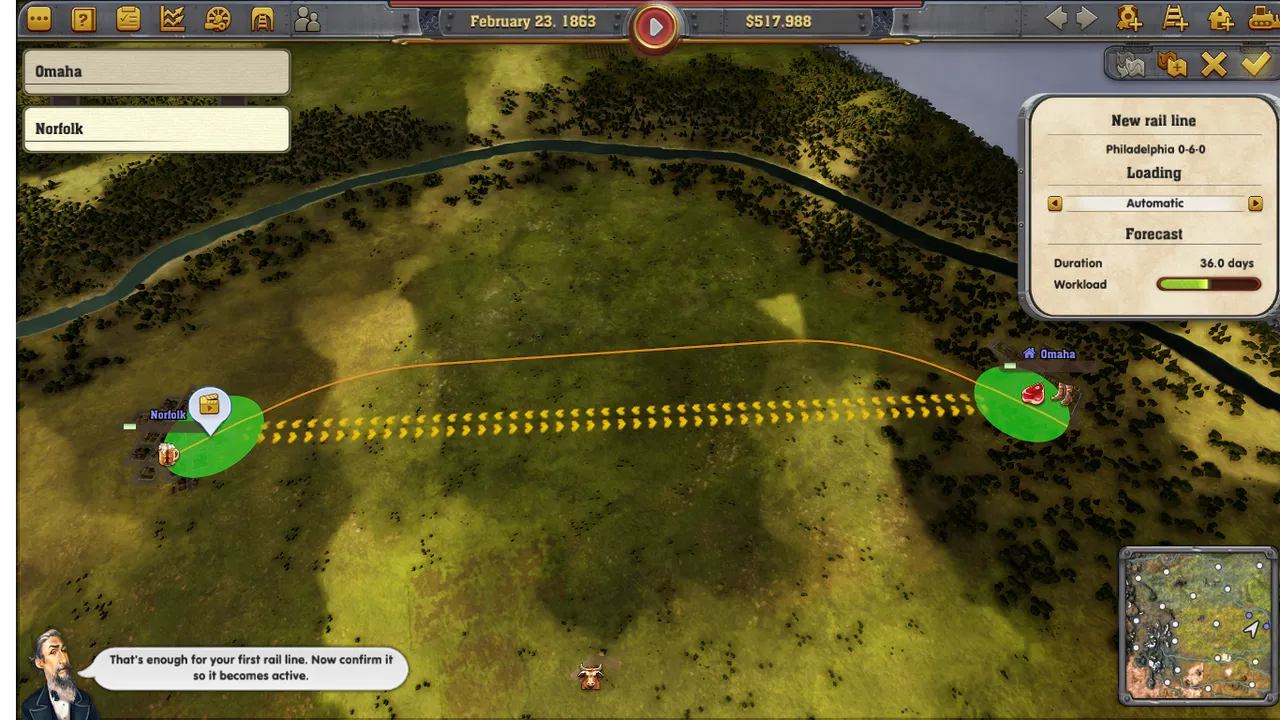Viewport: 1280px width, 720px height.
Task: Select the Norfolk stop in the list
Action: click(x=156, y=129)
